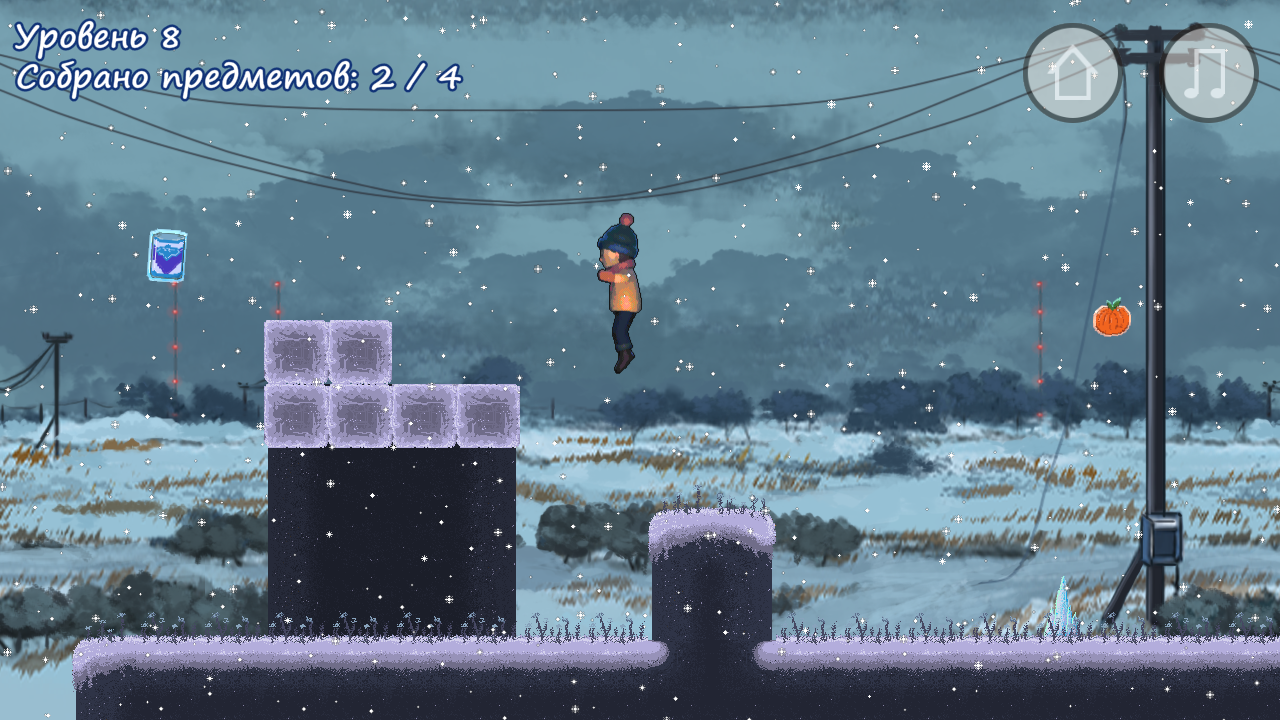Image resolution: width=1280 pixels, height=720 pixels.
Task: Click the double music note symbol
Action: click(1205, 70)
